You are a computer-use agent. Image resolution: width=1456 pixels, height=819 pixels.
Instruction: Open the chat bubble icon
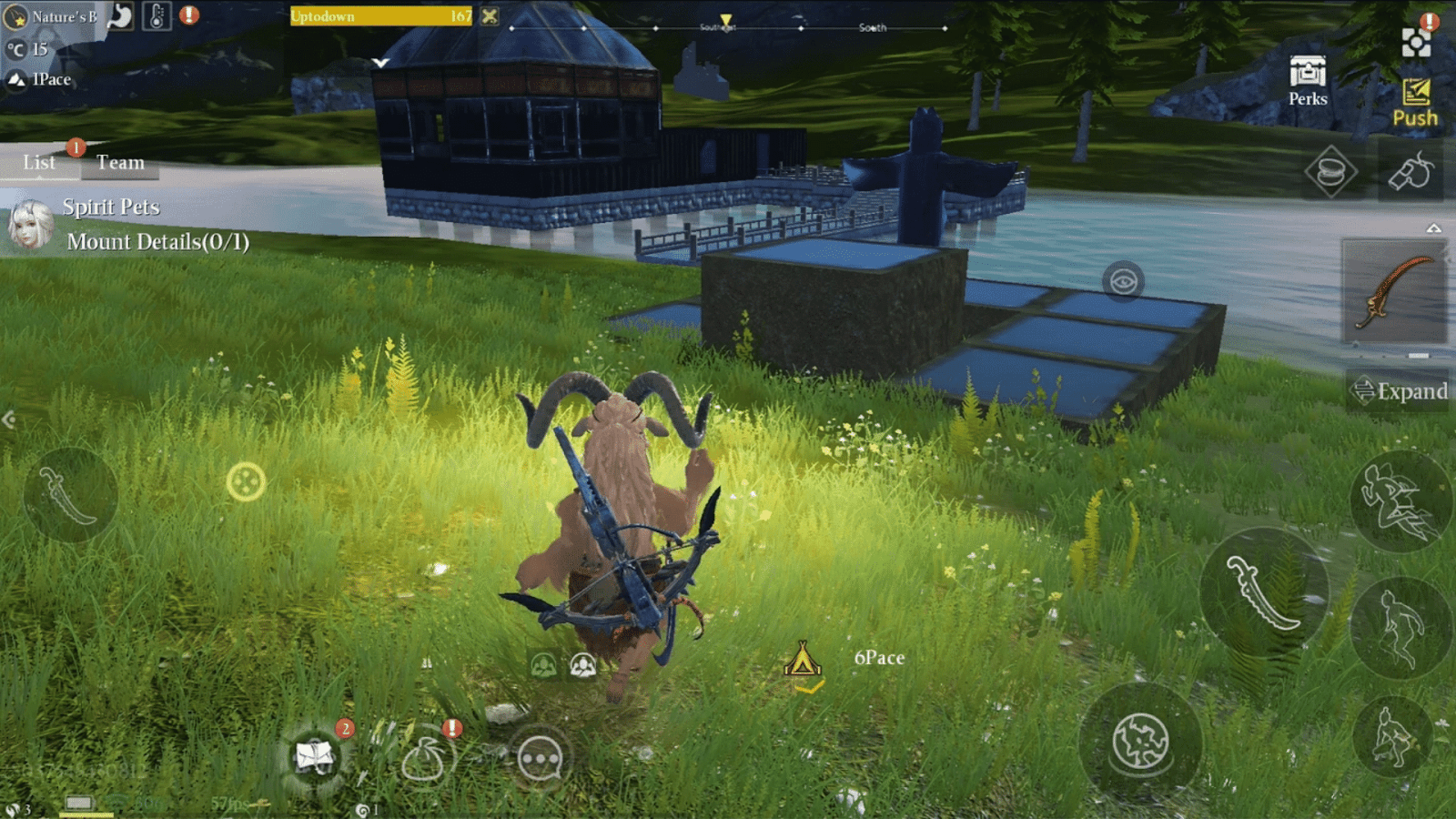pyautogui.click(x=540, y=758)
